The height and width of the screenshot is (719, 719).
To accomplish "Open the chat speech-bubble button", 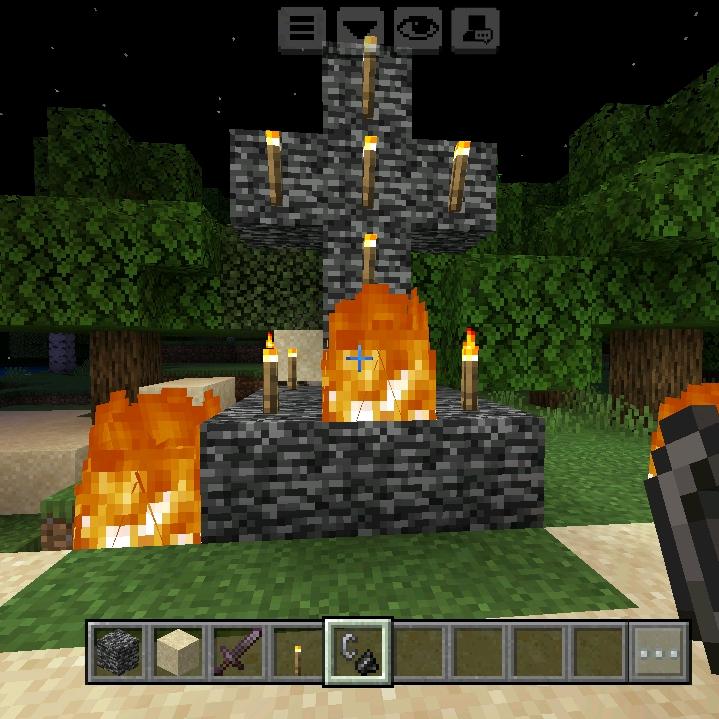I will click(x=476, y=30).
